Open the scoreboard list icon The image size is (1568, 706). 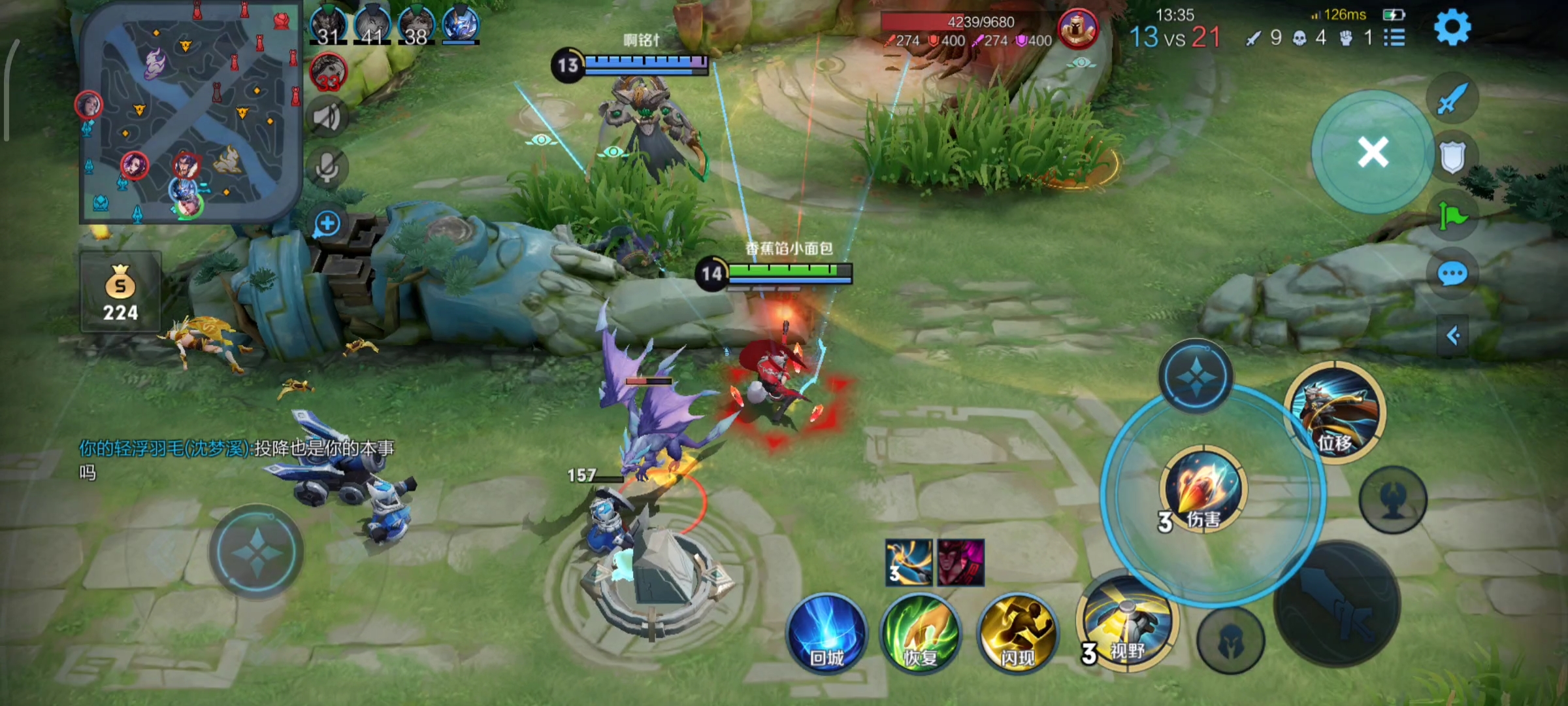pyautogui.click(x=1394, y=38)
